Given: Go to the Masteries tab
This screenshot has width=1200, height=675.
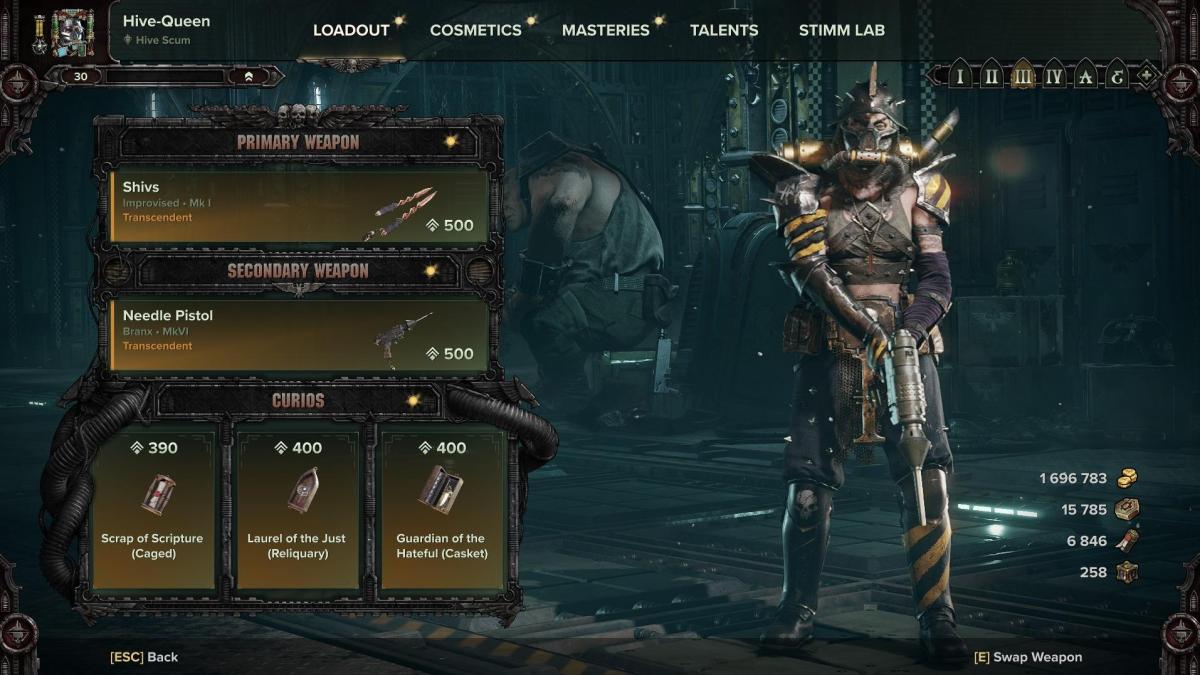Looking at the screenshot, I should (x=605, y=30).
